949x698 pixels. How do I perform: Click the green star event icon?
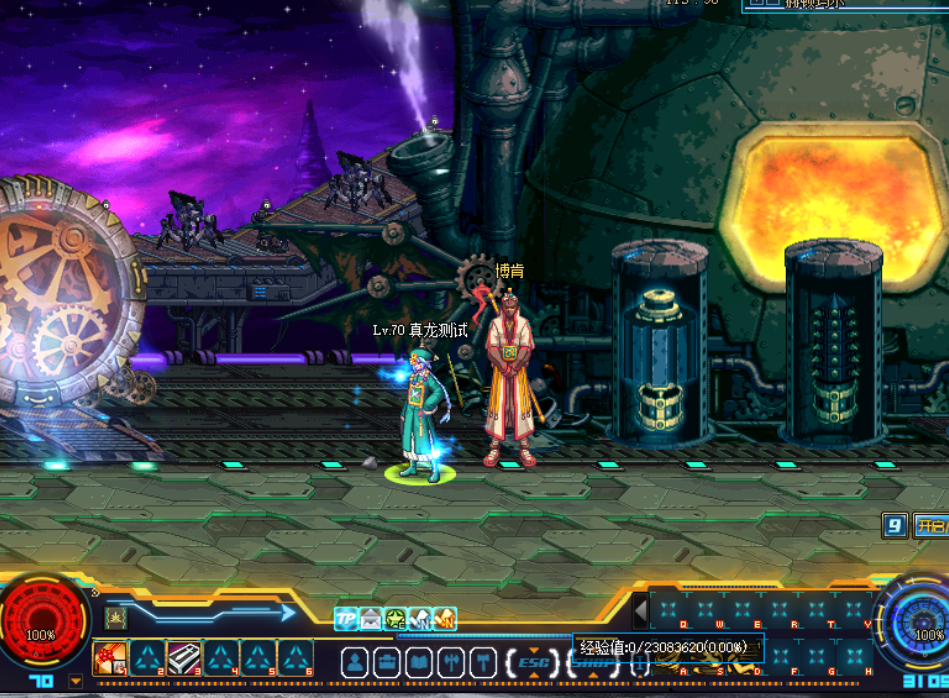396,619
